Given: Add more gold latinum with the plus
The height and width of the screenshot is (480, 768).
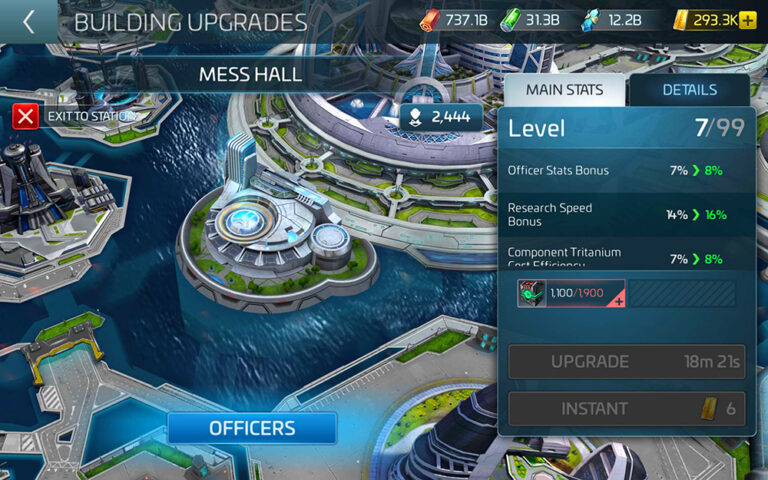Looking at the screenshot, I should click(748, 20).
